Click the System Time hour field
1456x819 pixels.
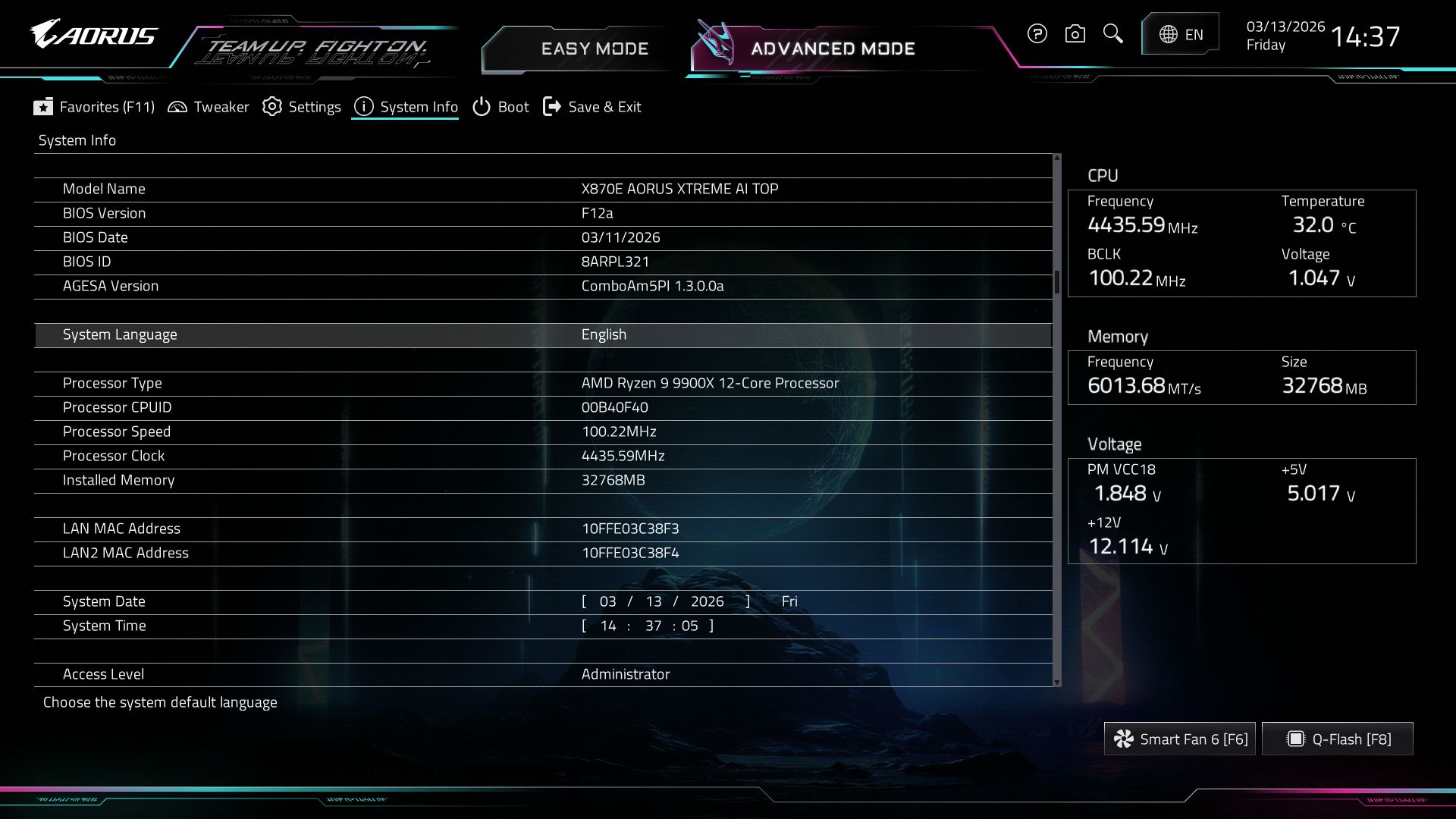pos(607,626)
